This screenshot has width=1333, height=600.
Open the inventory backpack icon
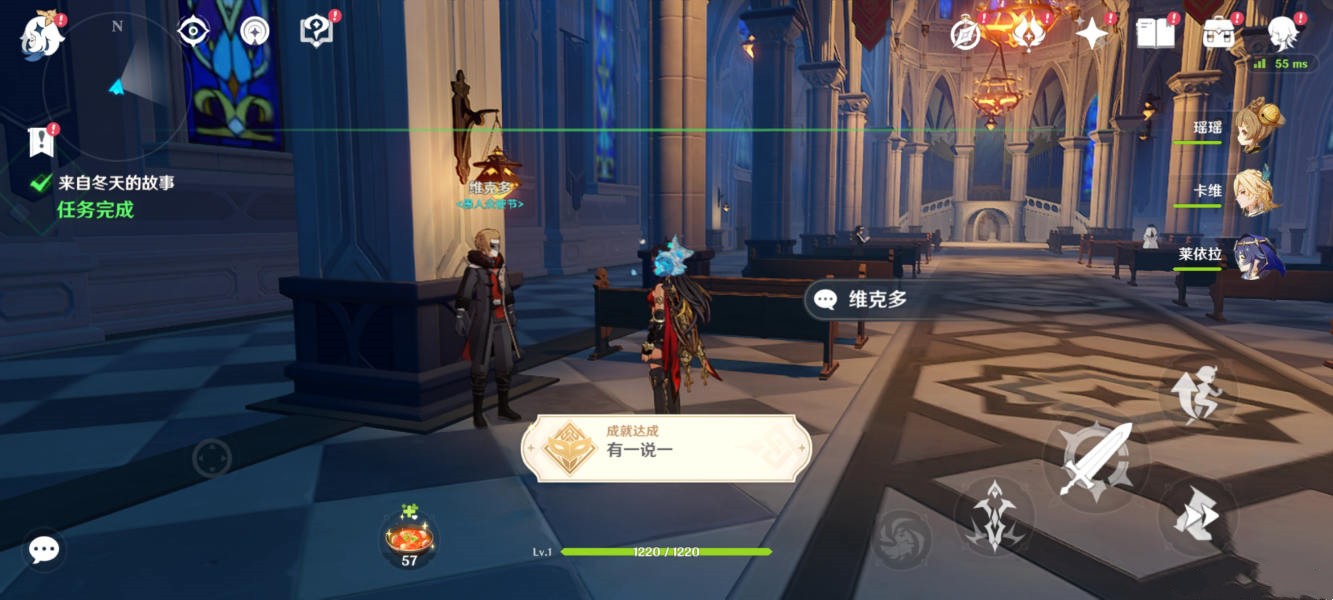(x=1218, y=34)
